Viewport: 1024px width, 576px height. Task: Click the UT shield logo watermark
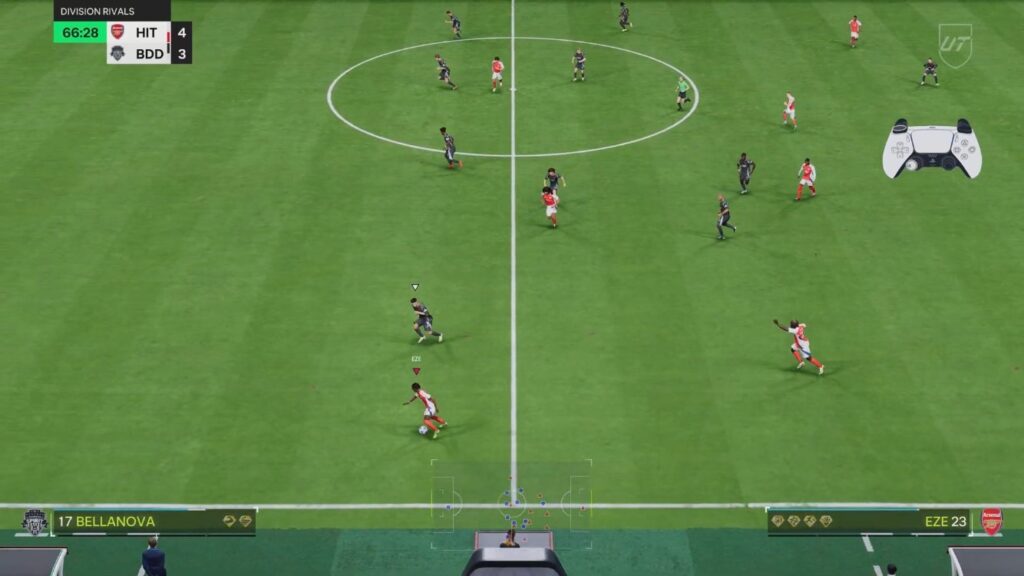click(954, 45)
